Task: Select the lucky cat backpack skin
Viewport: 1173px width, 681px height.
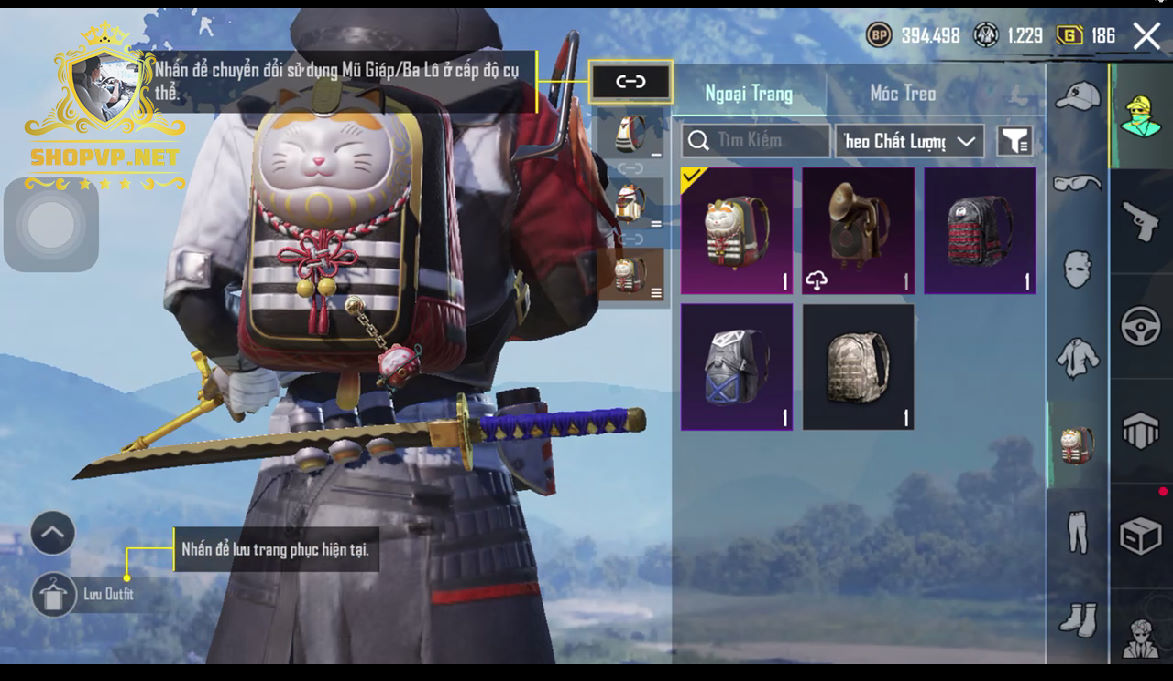Action: [x=737, y=231]
